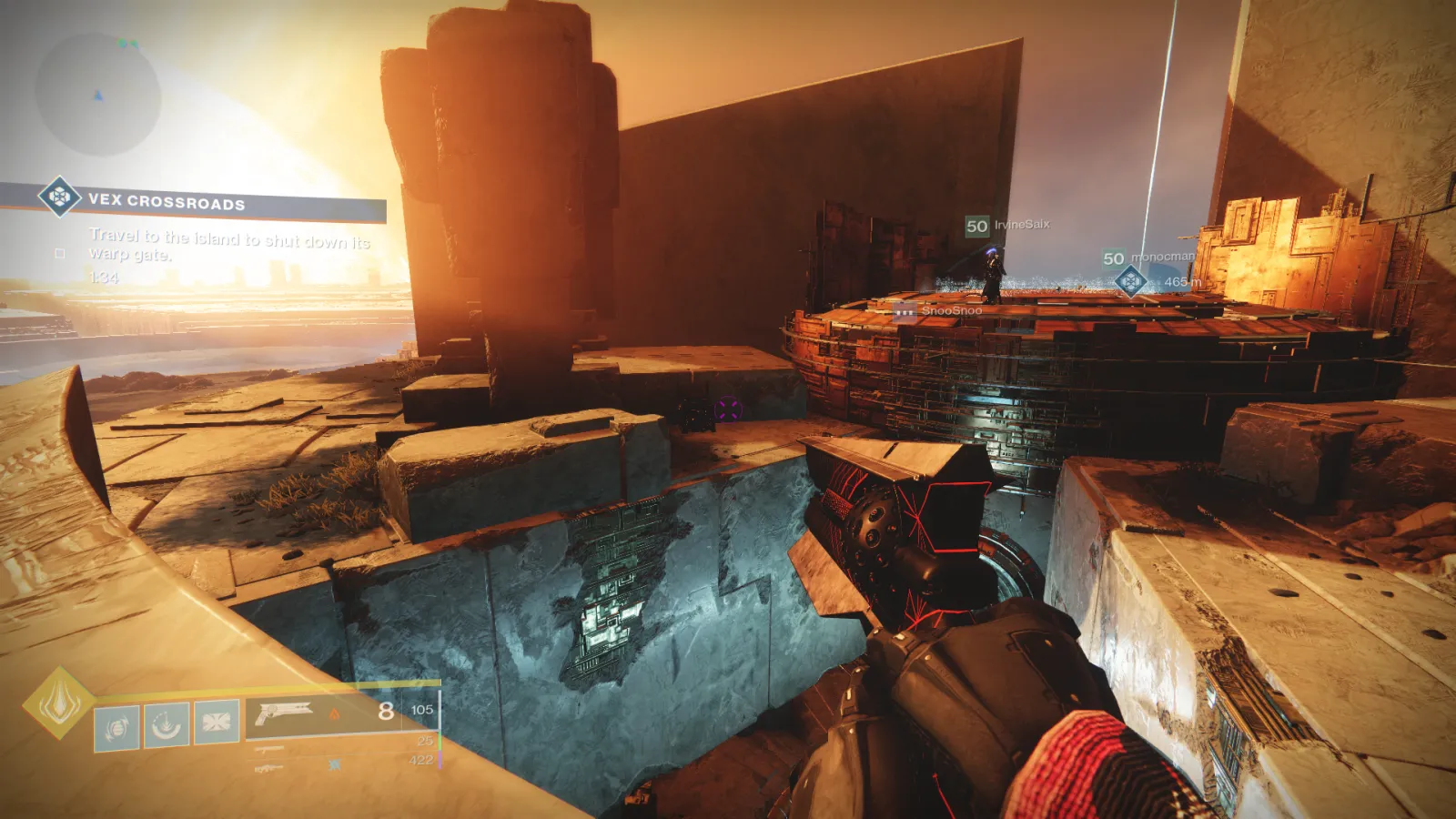Click the waypoint diamond marker near monocman
Image resolution: width=1456 pixels, height=819 pixels.
[x=1131, y=279]
